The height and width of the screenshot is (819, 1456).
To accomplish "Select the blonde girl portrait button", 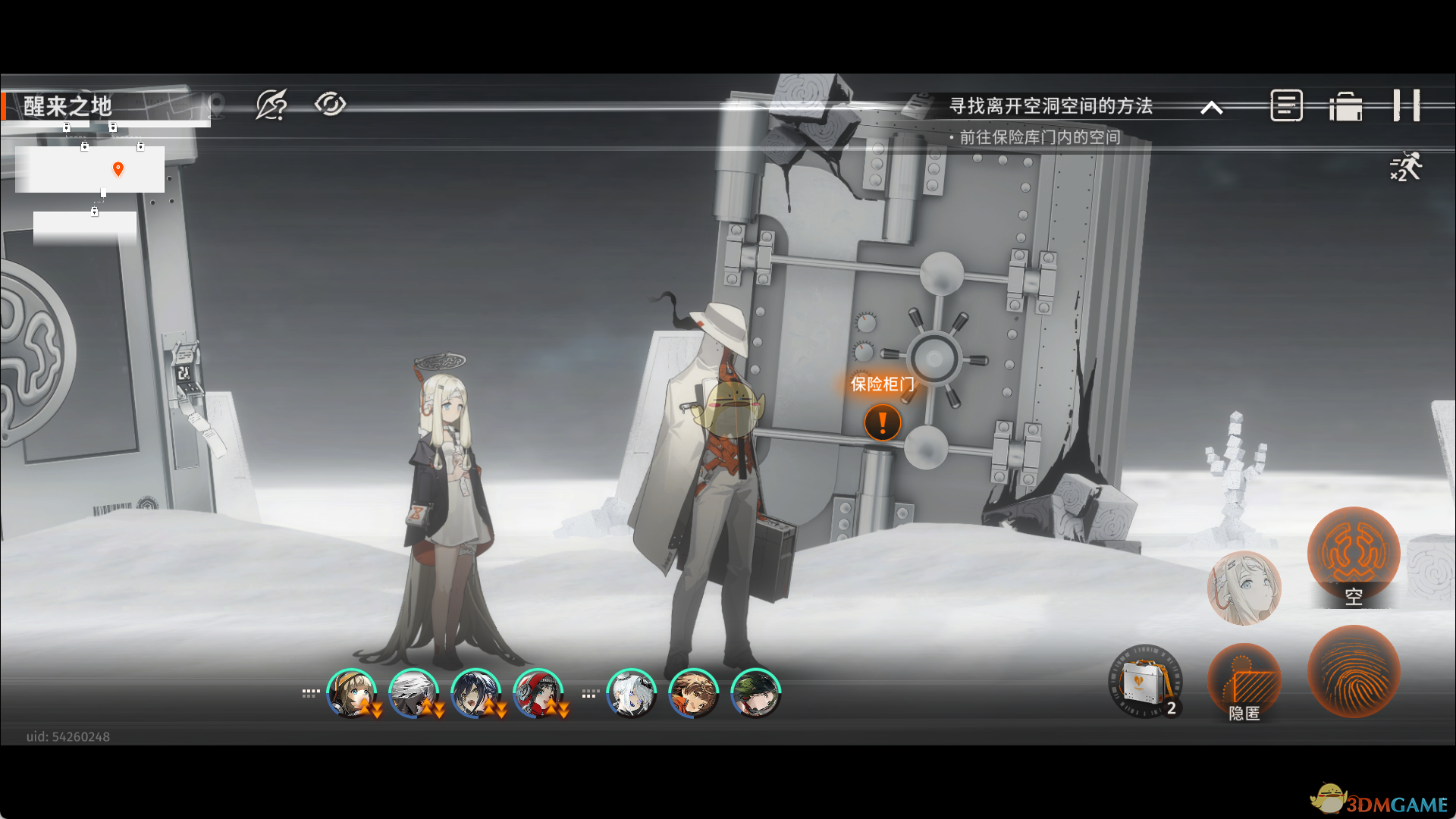I will (x=1244, y=588).
